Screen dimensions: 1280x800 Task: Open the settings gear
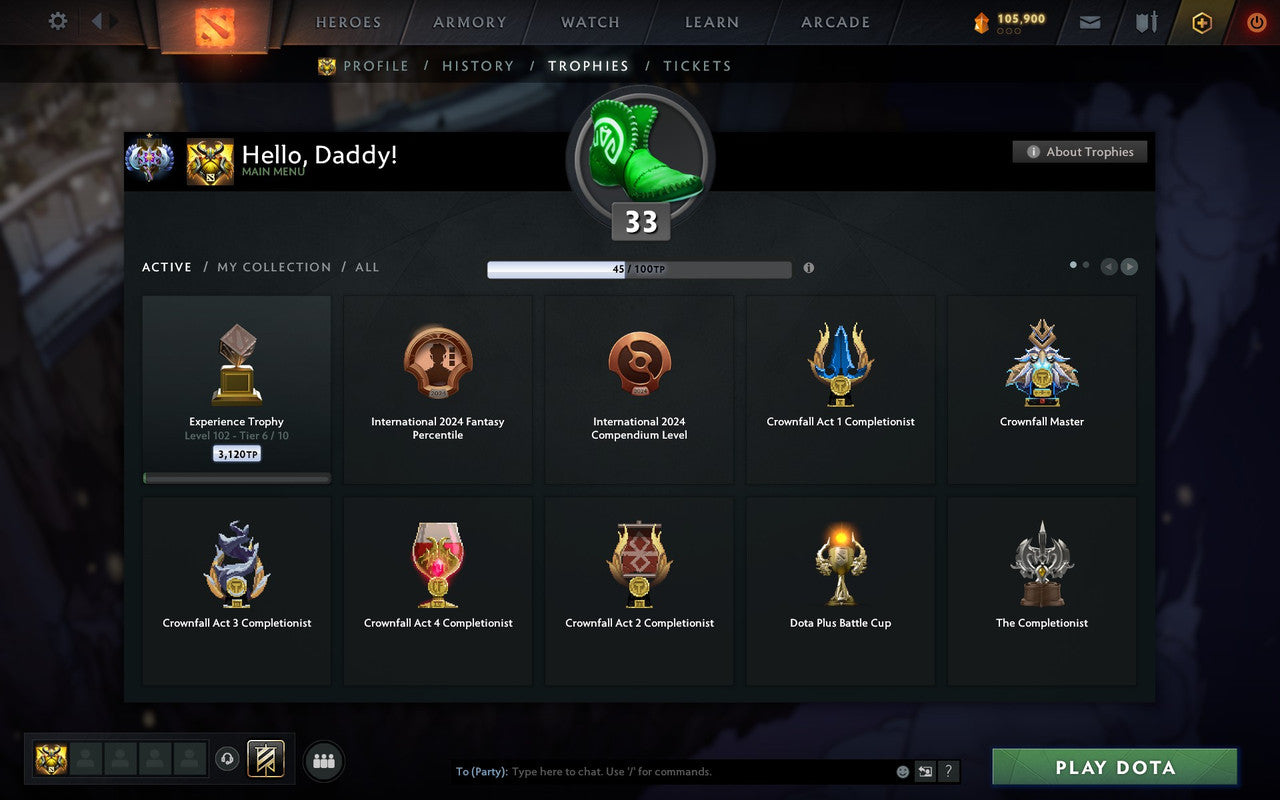click(57, 21)
